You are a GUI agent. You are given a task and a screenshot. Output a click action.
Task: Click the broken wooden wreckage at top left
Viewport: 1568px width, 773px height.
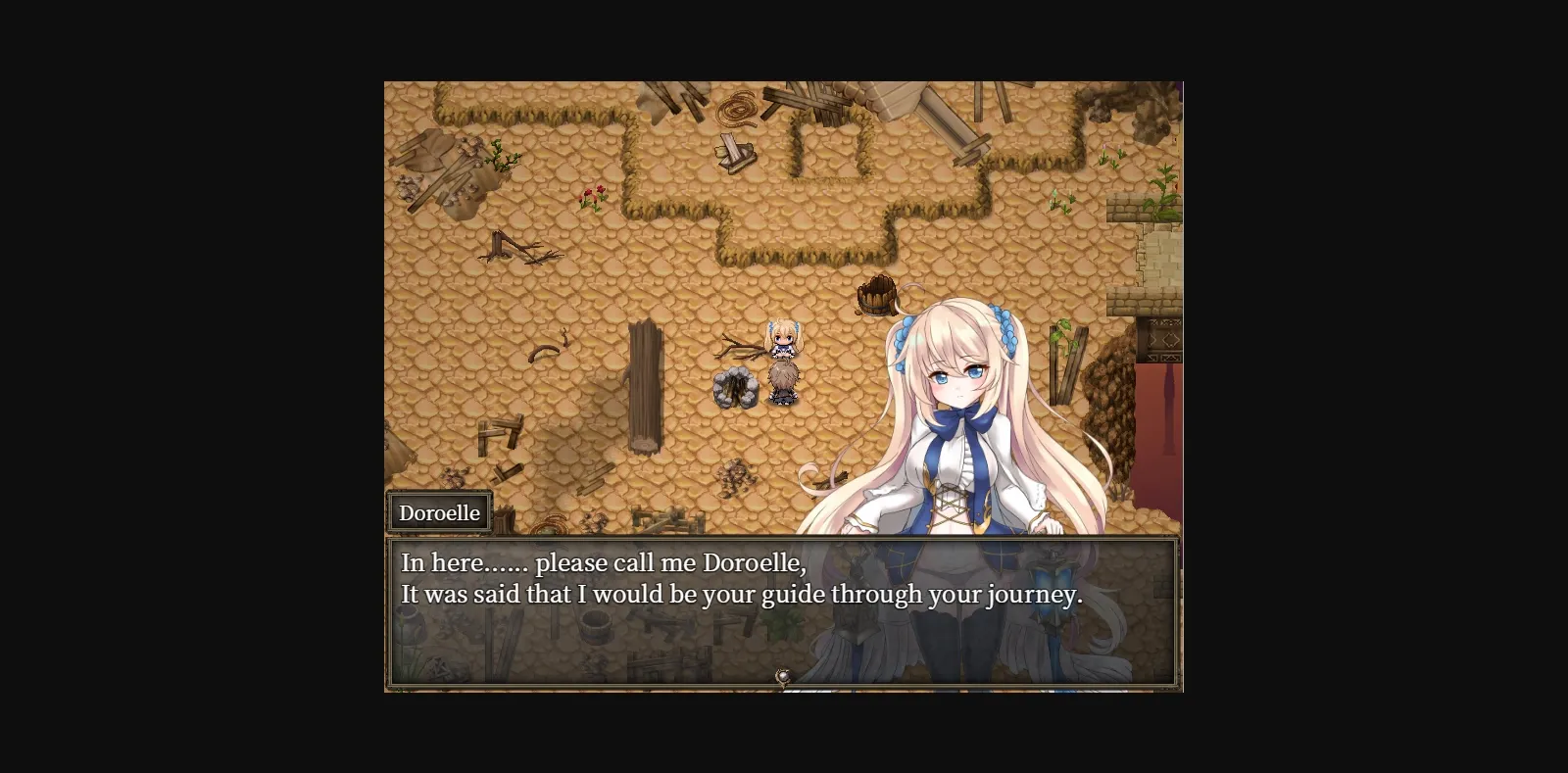coord(446,167)
